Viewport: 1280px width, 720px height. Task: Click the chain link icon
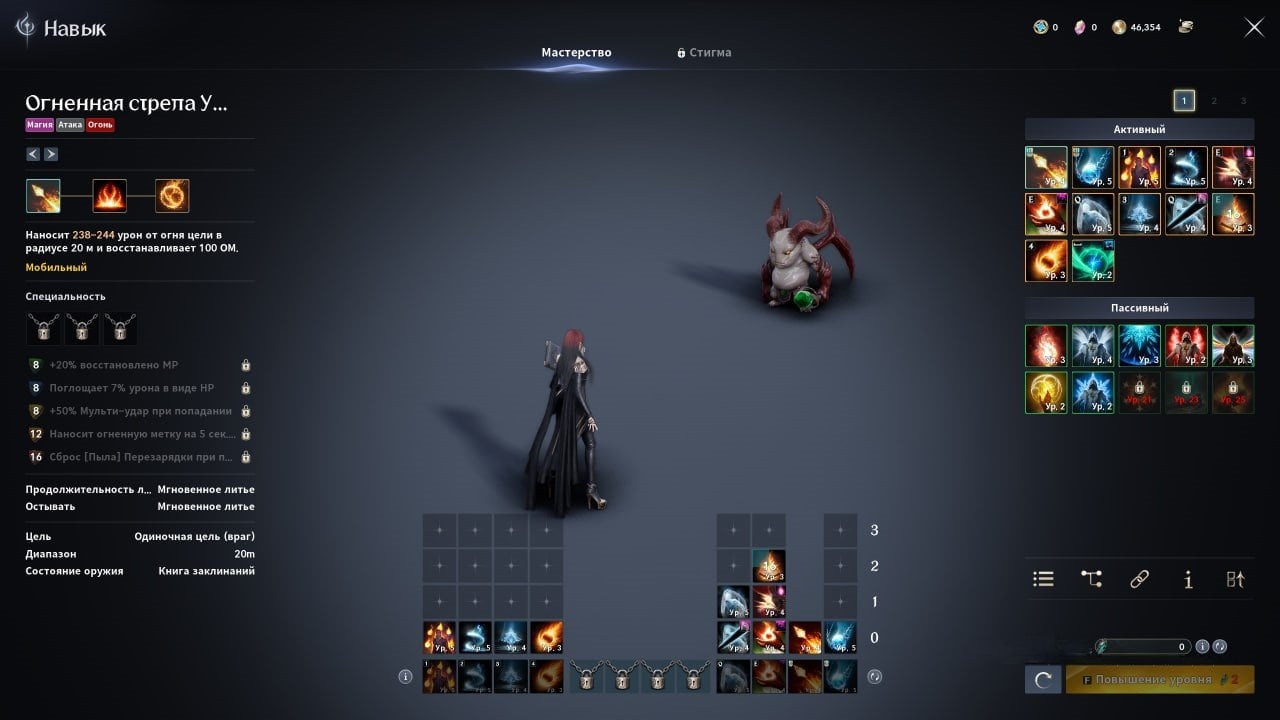[1139, 579]
